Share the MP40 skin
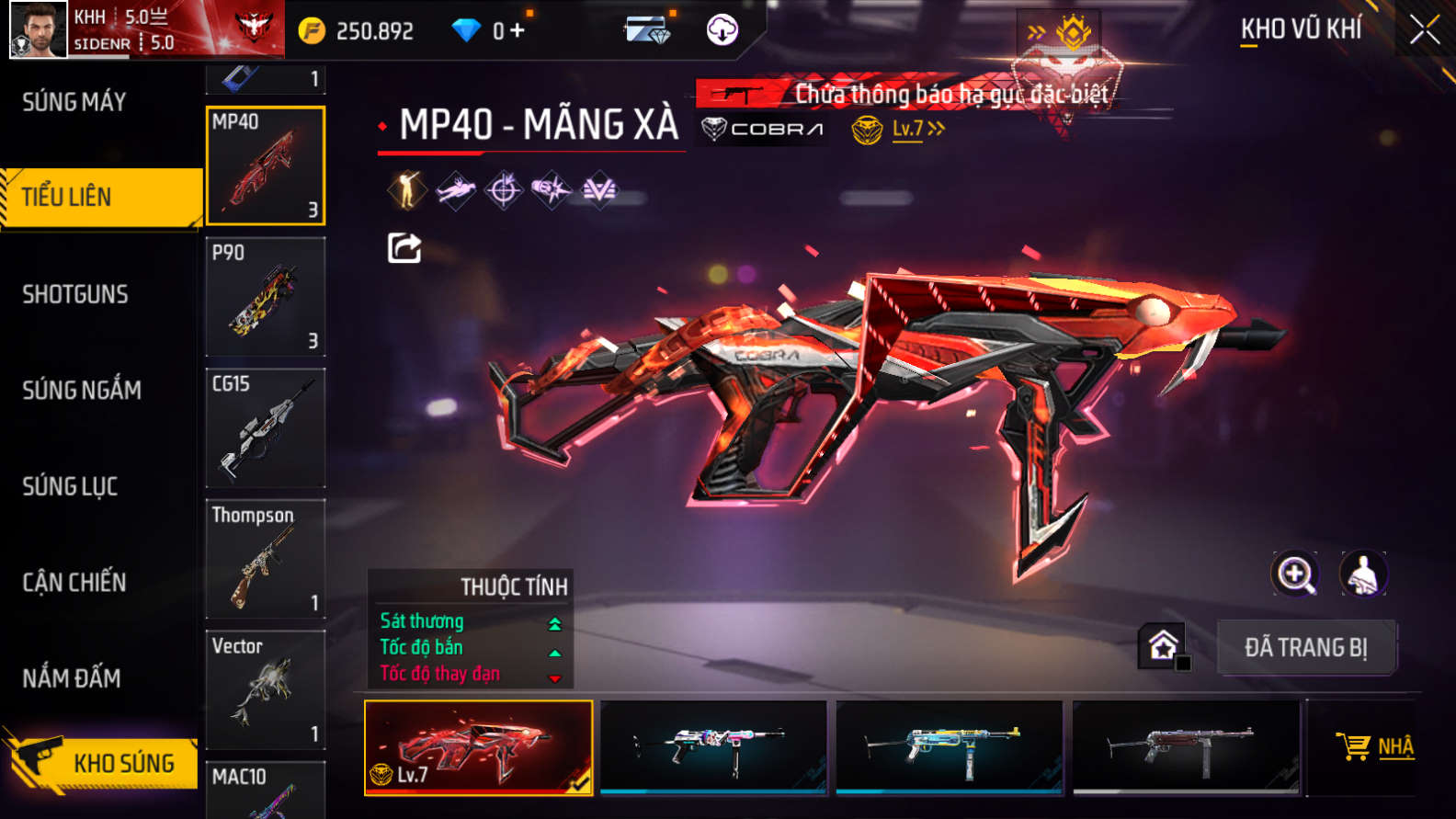Screen dimensions: 1456x819 point(404,248)
